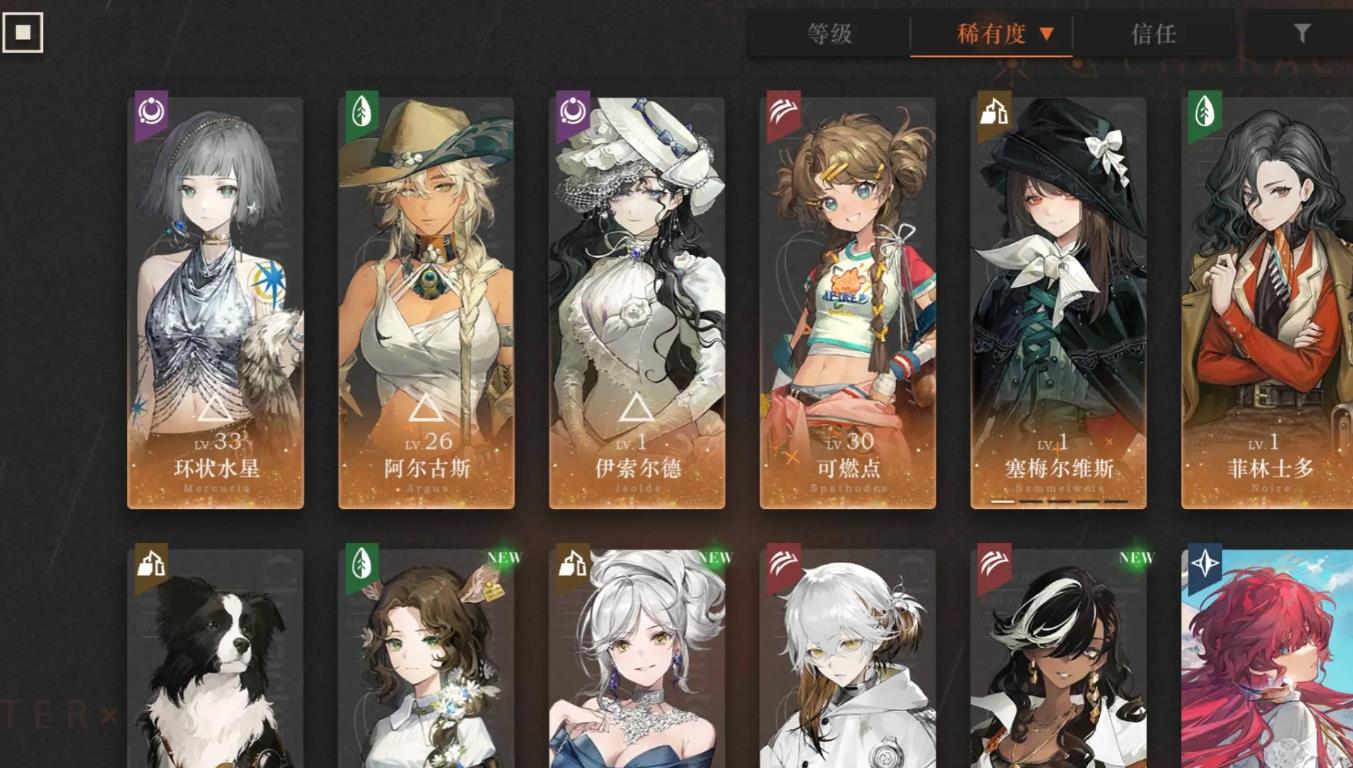Pick the 塞梅尔维斯 Semmelweis character card
This screenshot has height=768, width=1353.
1059,302
